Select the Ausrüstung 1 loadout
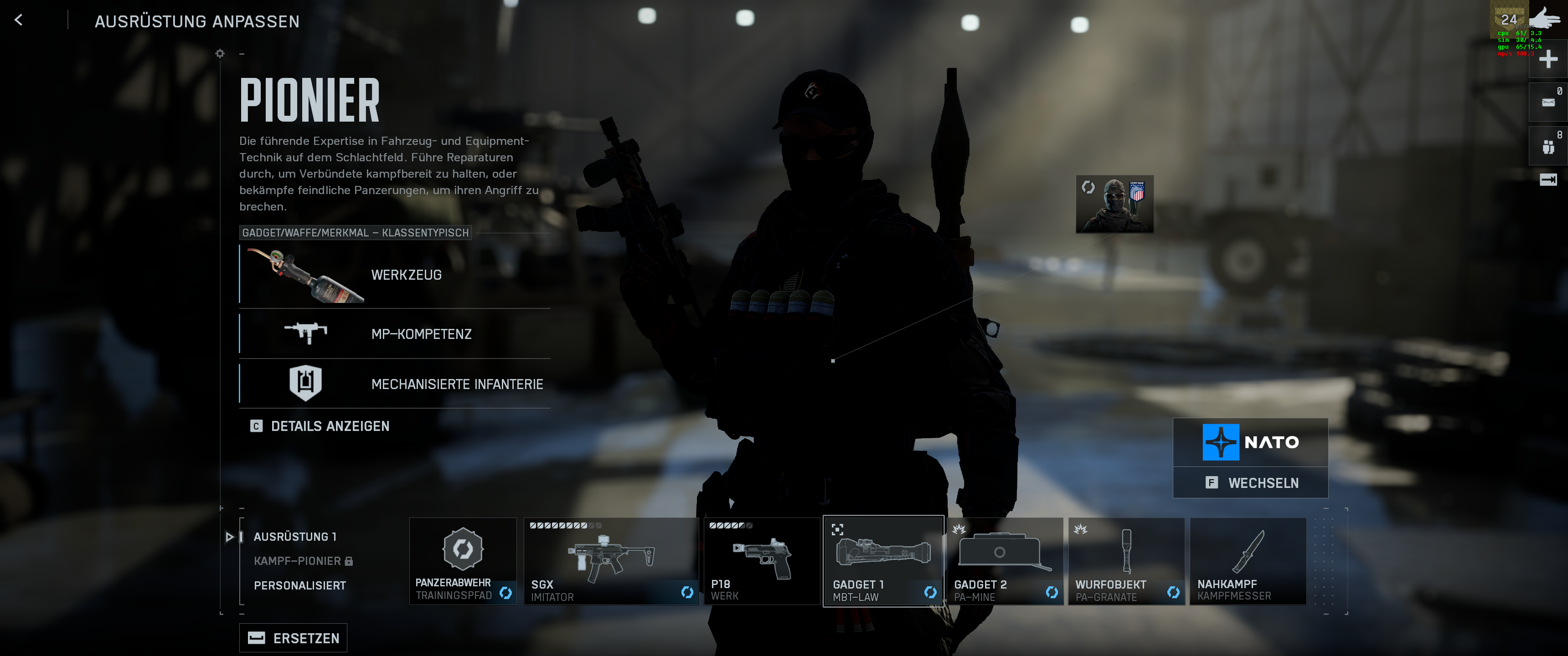1568x656 pixels. [x=294, y=536]
